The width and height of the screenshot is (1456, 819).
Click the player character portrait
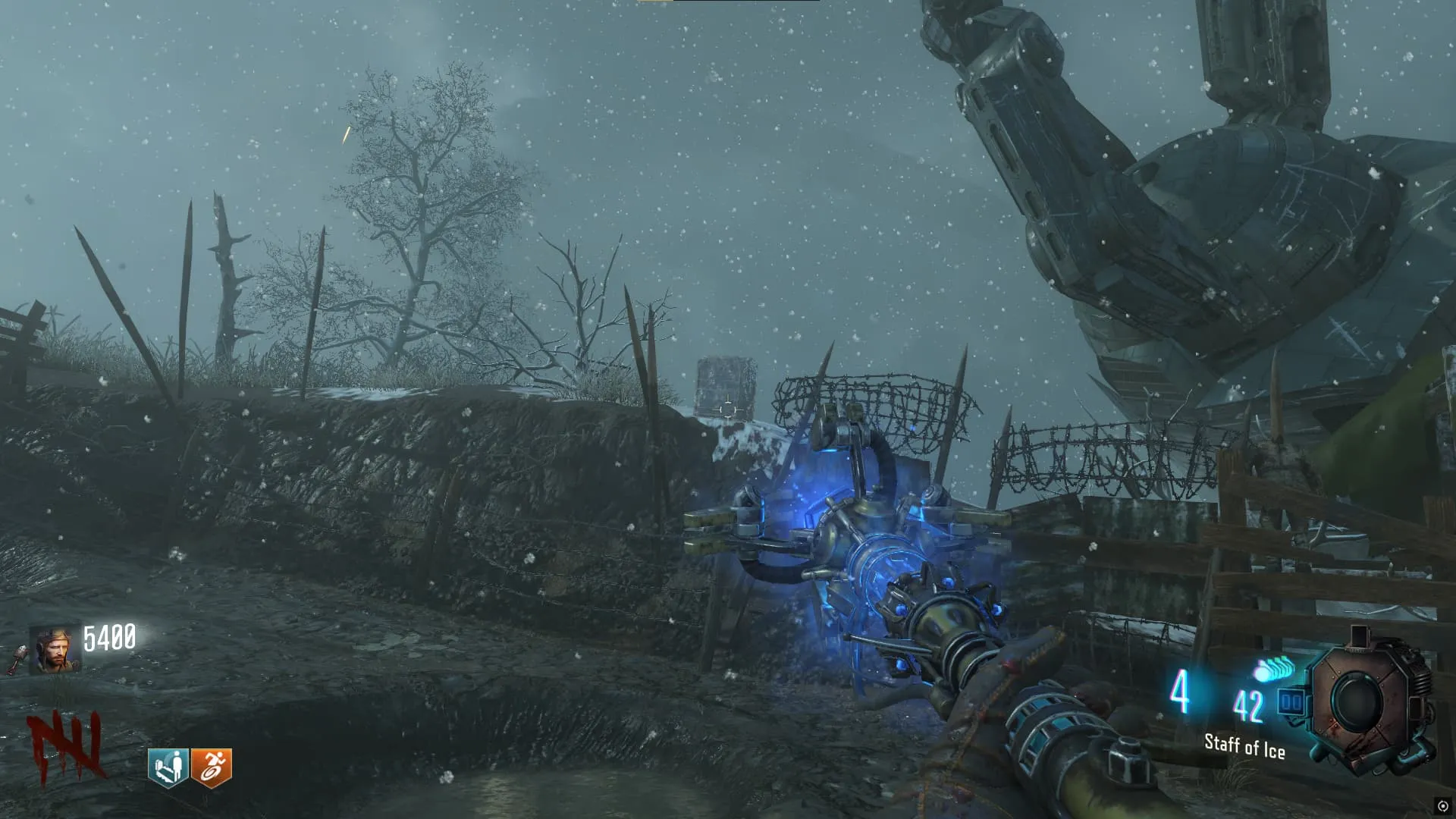click(x=55, y=651)
